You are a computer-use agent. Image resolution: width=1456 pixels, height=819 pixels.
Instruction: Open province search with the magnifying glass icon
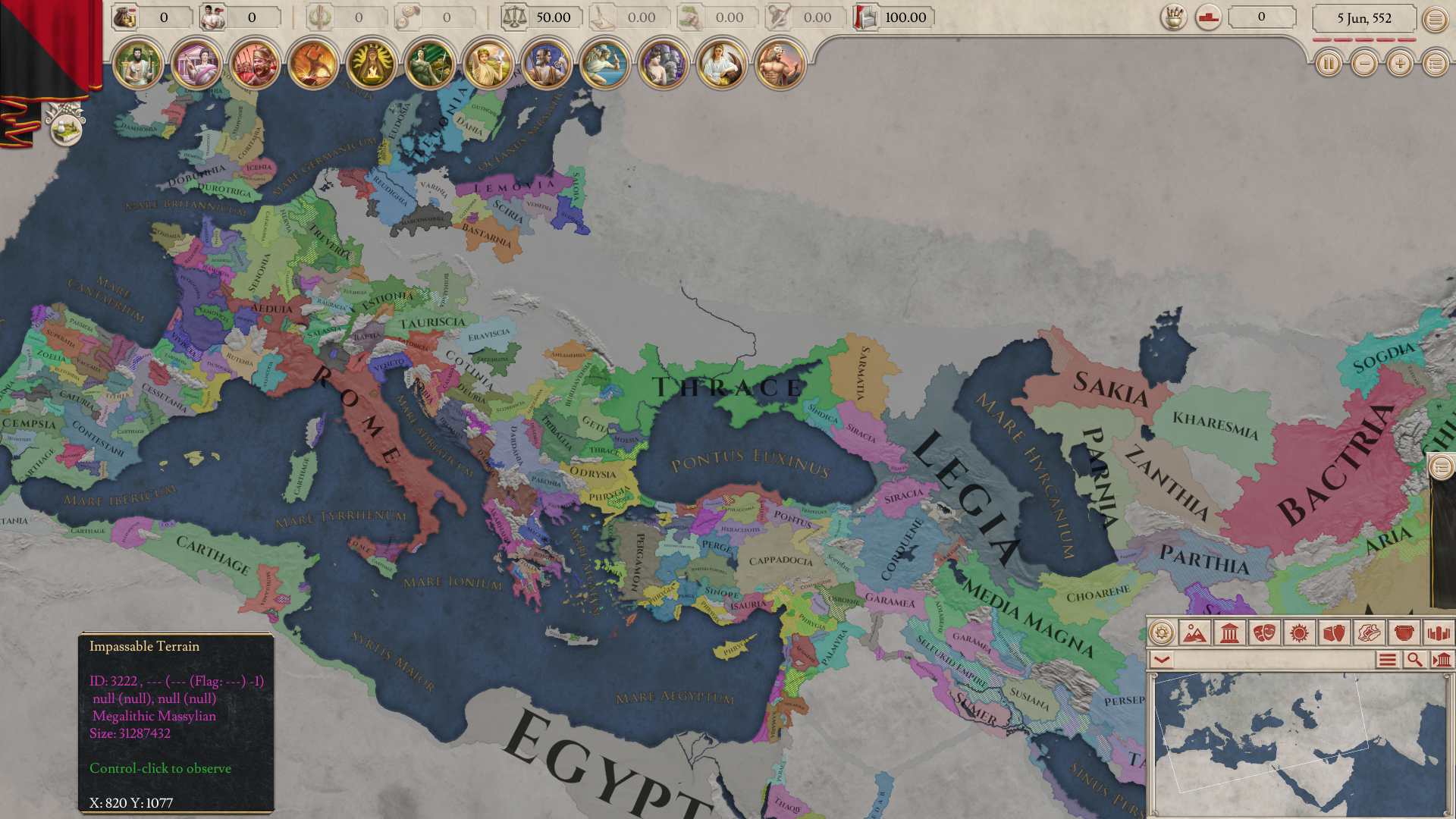(1415, 659)
